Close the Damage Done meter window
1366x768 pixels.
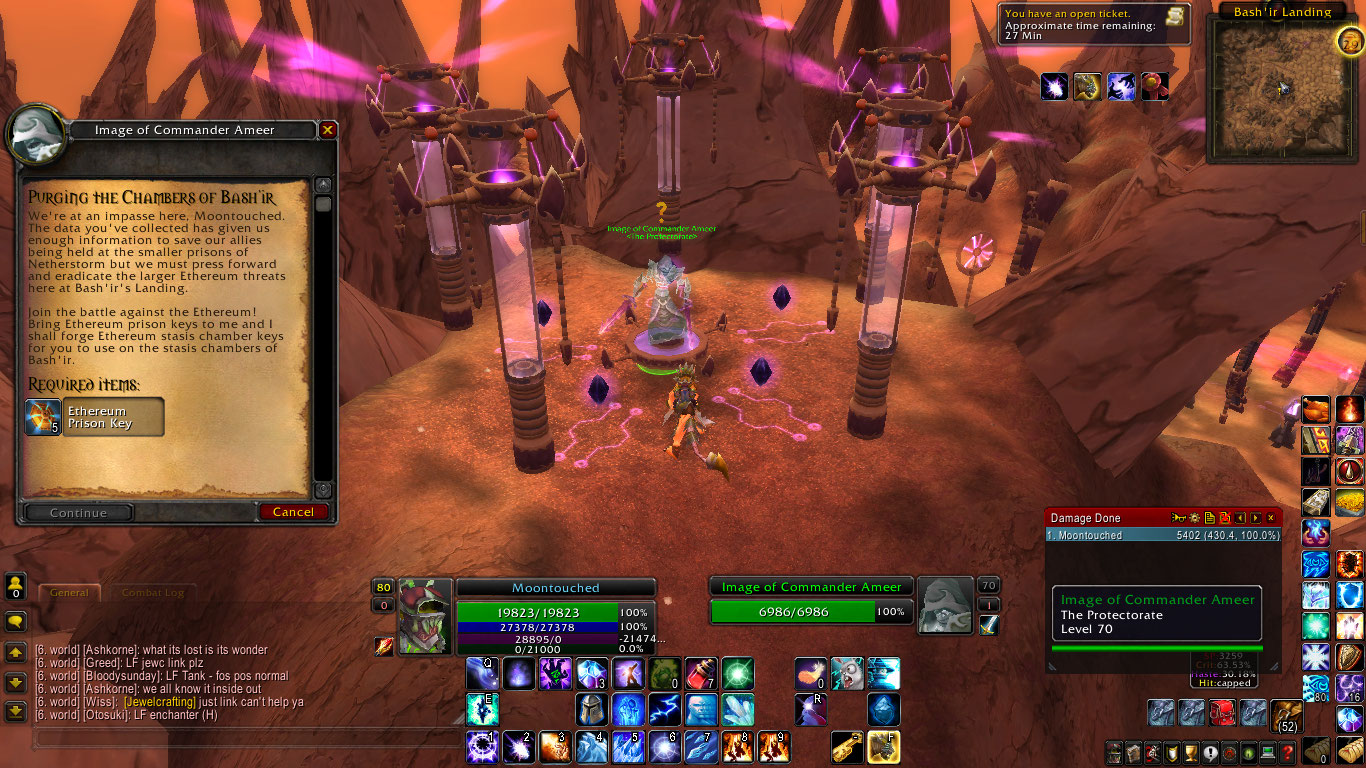(x=1271, y=518)
